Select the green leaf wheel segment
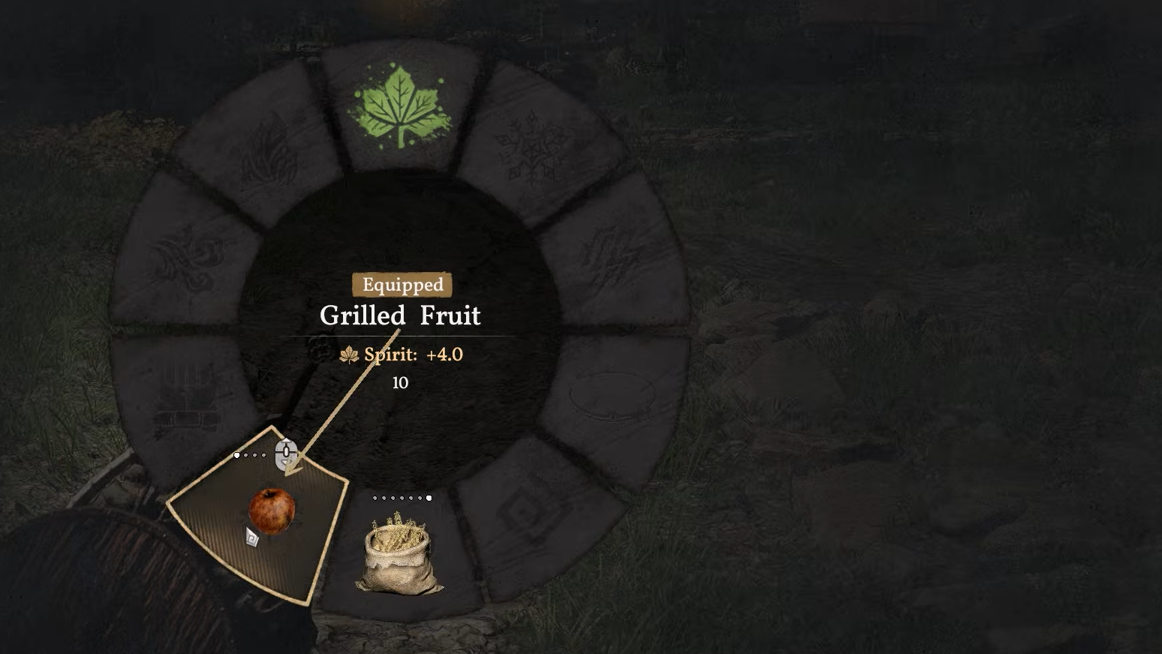The height and width of the screenshot is (654, 1162). (400, 107)
